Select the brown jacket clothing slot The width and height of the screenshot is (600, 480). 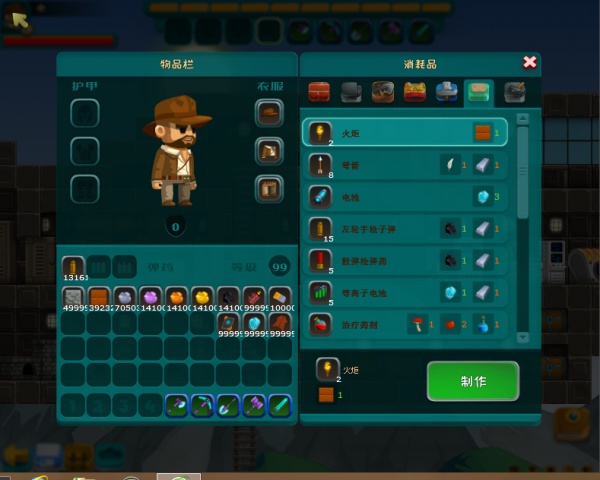click(268, 151)
